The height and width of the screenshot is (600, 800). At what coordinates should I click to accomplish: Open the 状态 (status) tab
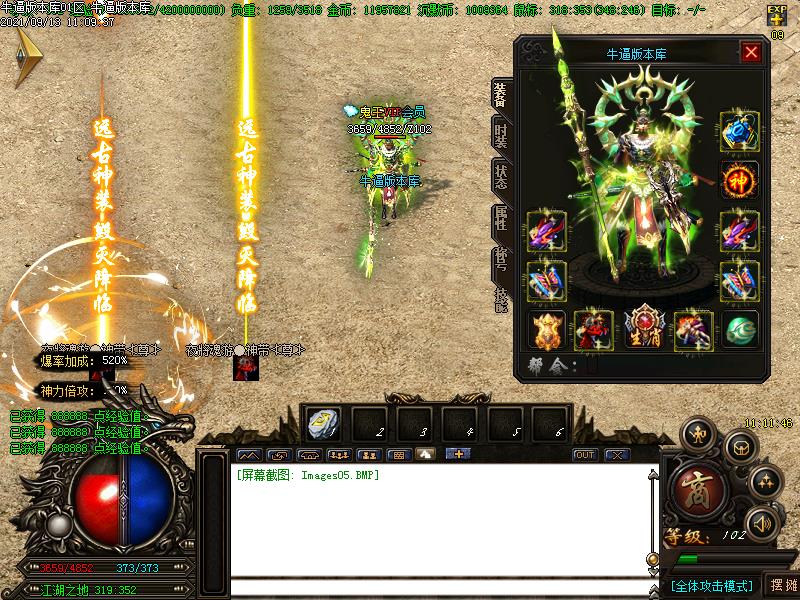(500, 177)
